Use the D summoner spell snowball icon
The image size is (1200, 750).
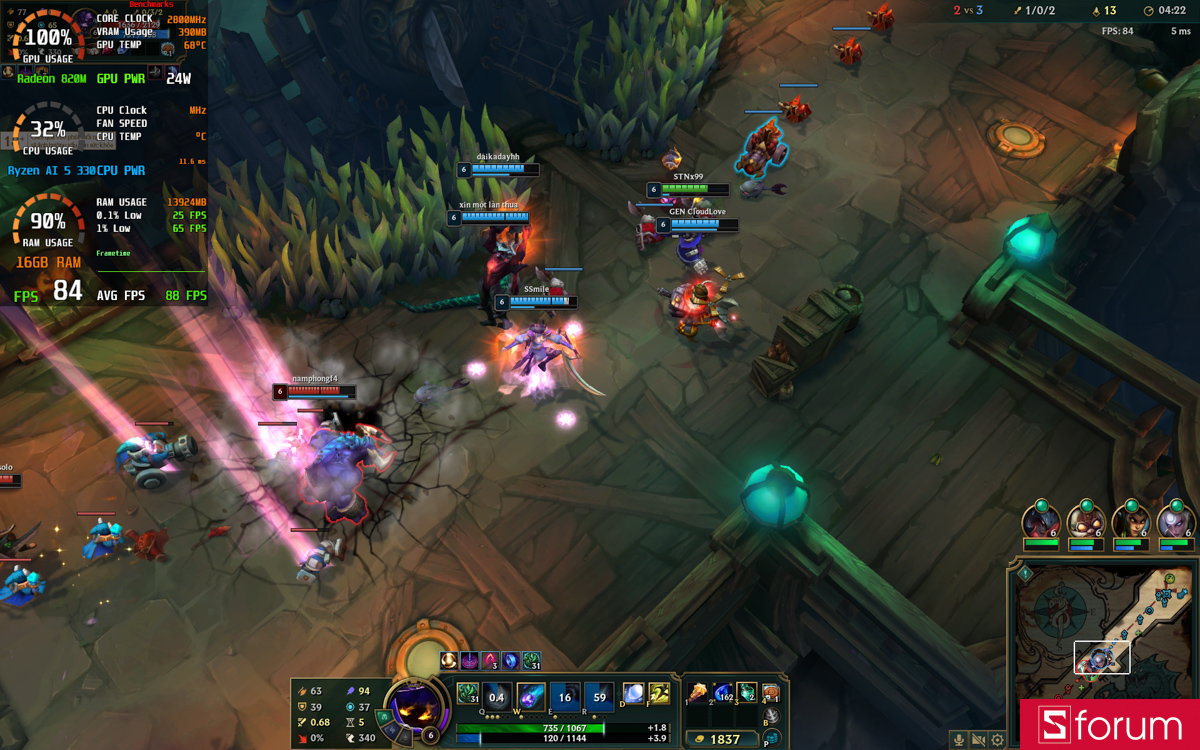(633, 693)
